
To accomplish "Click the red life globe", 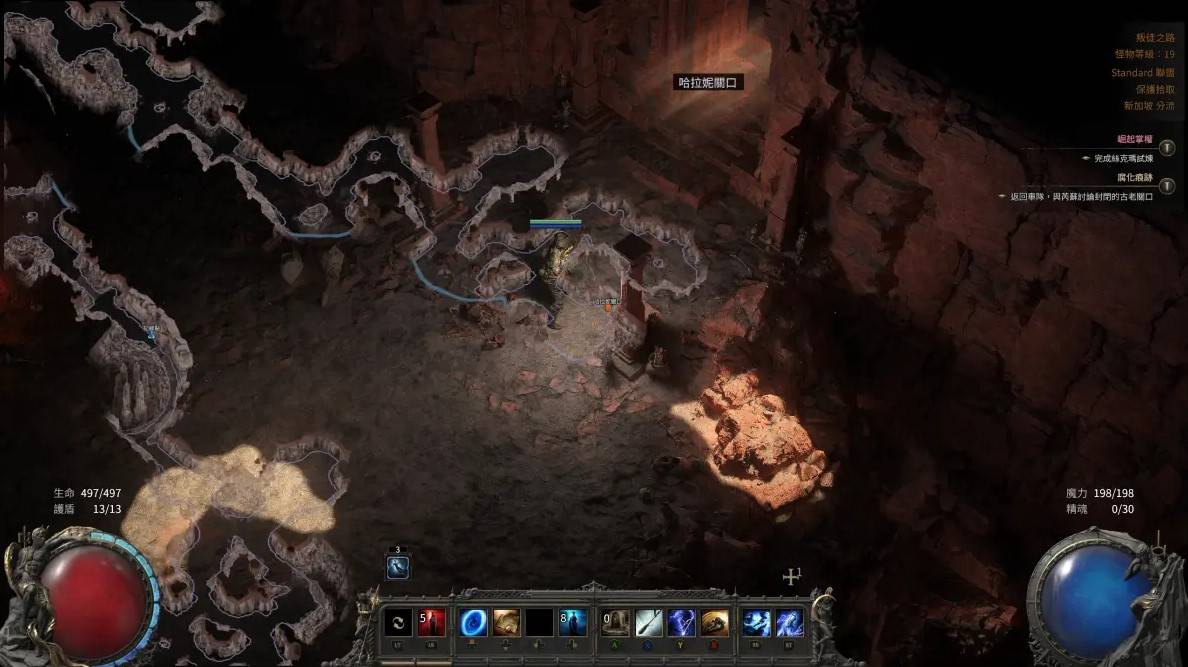I will (x=97, y=593).
